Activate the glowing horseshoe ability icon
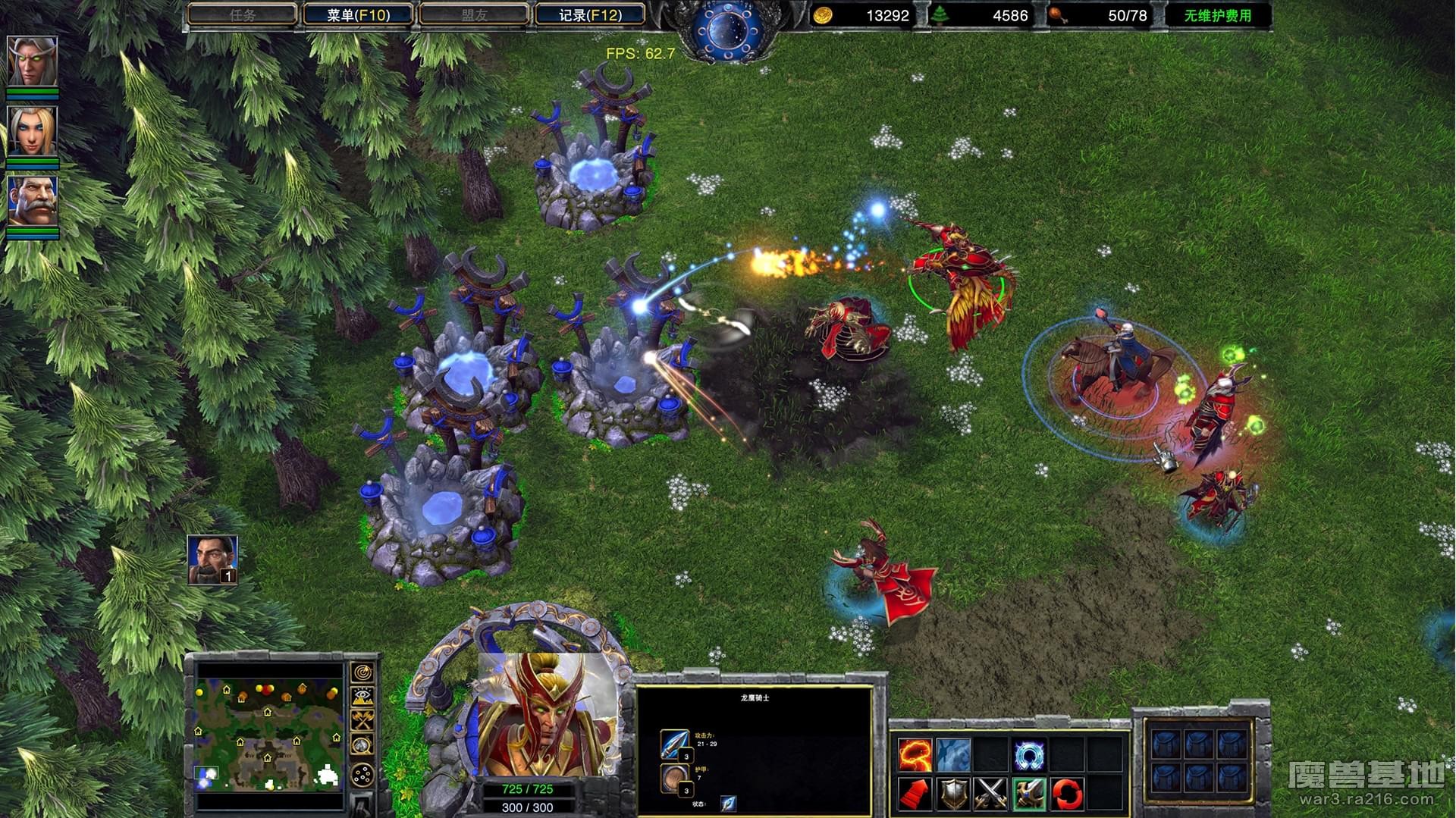 [1029, 755]
